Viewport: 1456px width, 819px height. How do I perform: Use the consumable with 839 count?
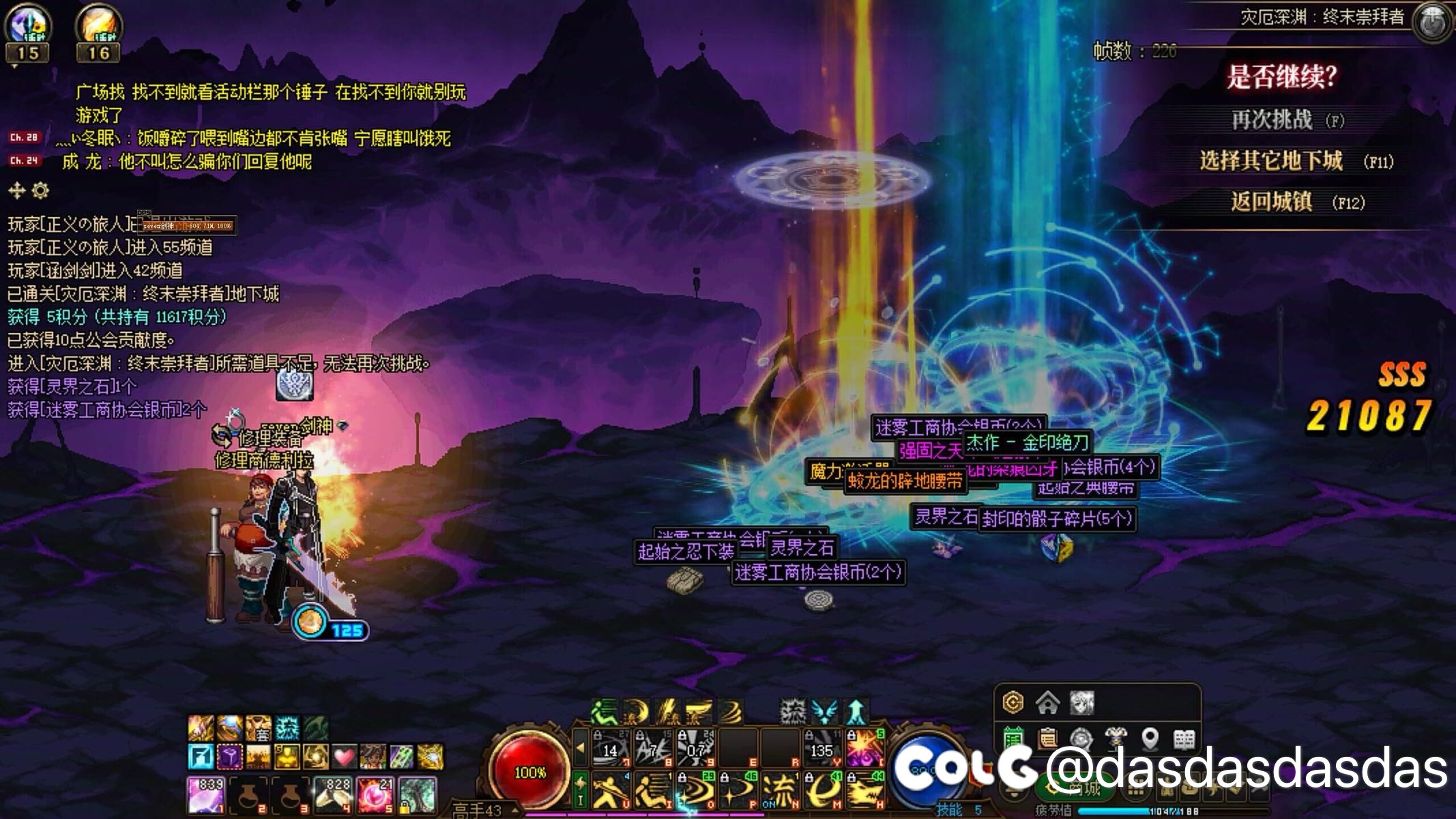(x=206, y=796)
